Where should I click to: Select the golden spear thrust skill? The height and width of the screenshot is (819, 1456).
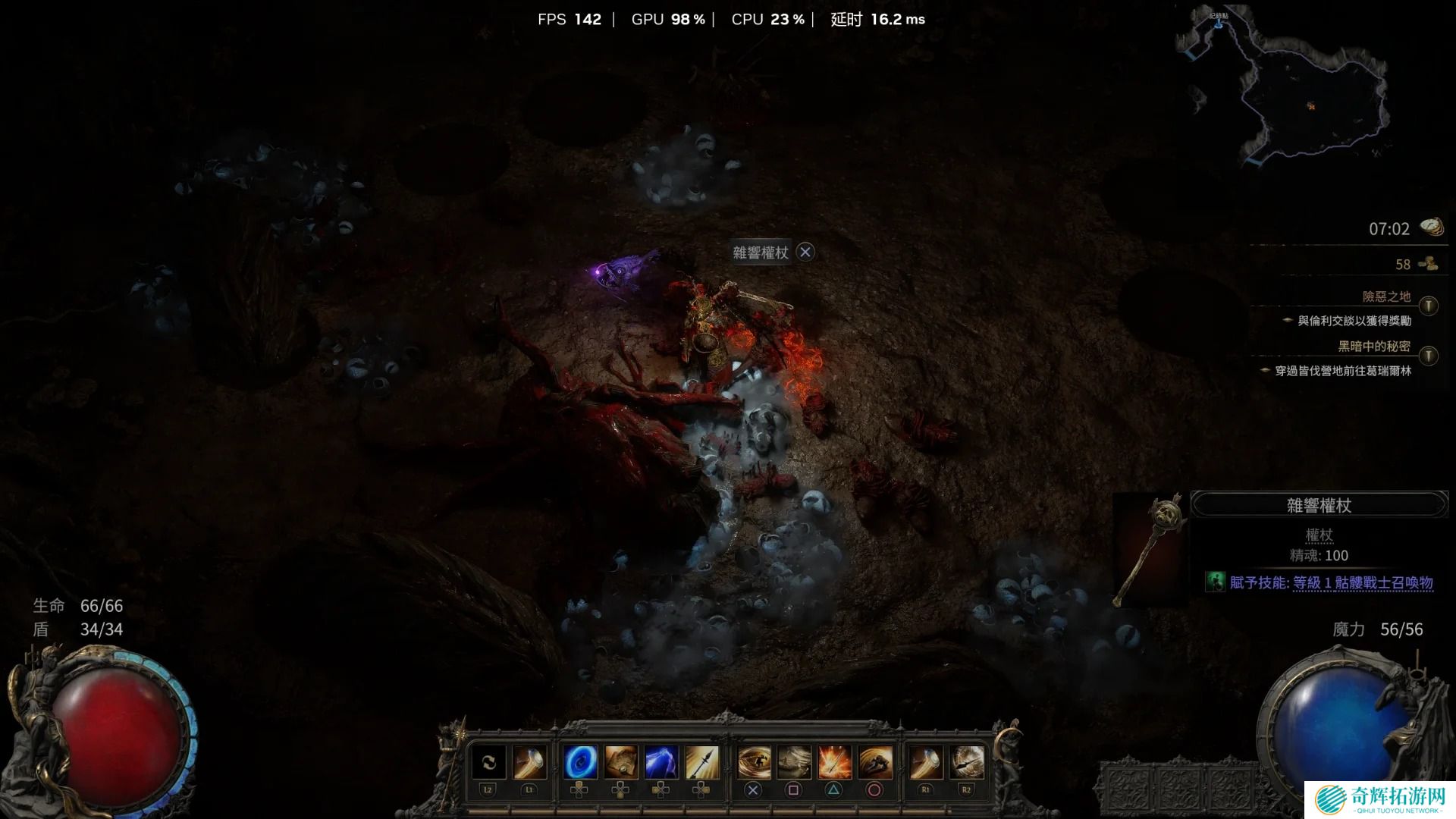(x=701, y=762)
